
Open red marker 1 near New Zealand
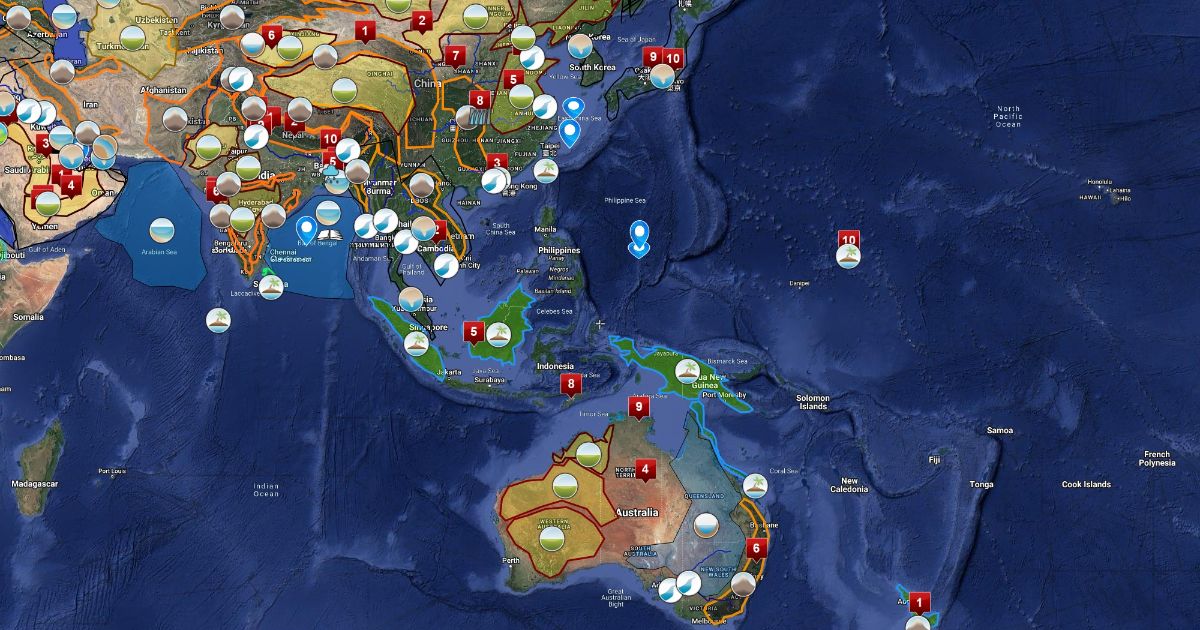pos(920,602)
